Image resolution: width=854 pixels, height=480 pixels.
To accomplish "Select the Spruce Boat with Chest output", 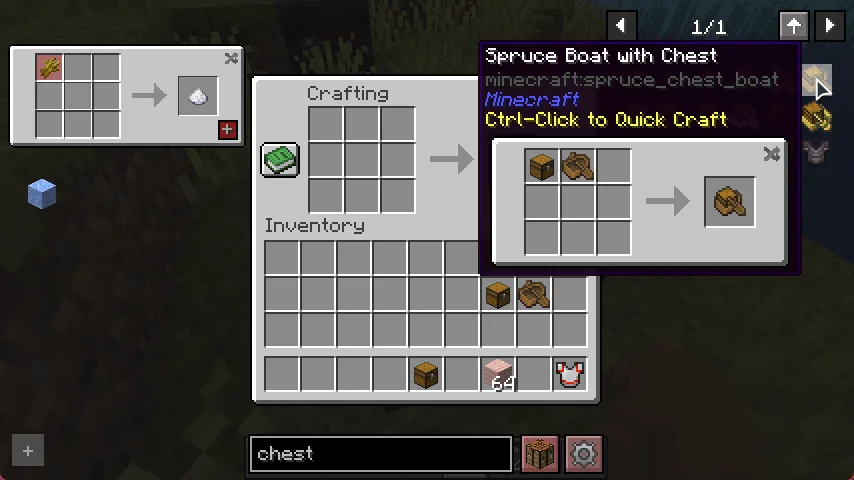I will 730,202.
